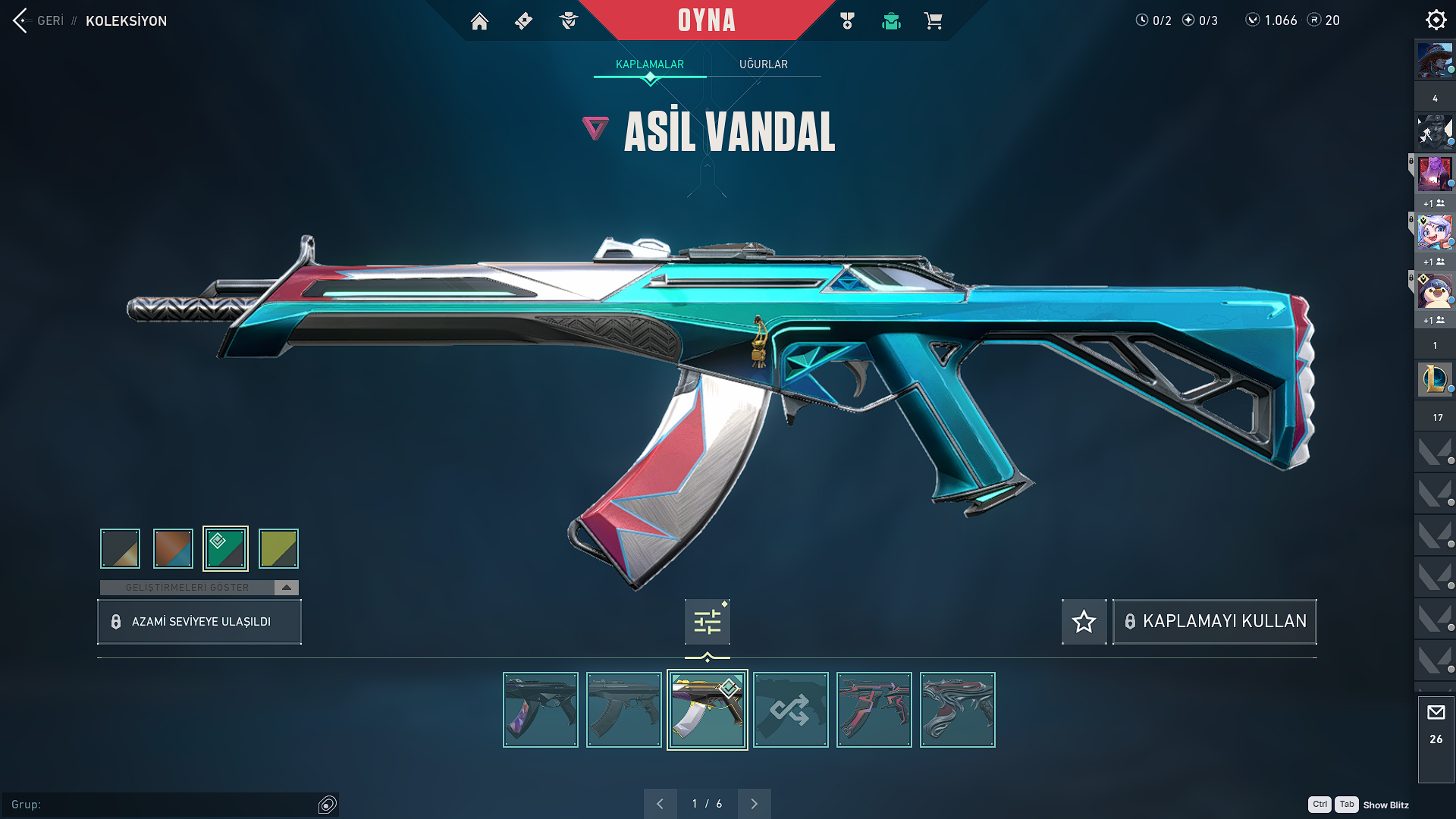Open the home screen icon
The image size is (1456, 819).
pyautogui.click(x=479, y=21)
